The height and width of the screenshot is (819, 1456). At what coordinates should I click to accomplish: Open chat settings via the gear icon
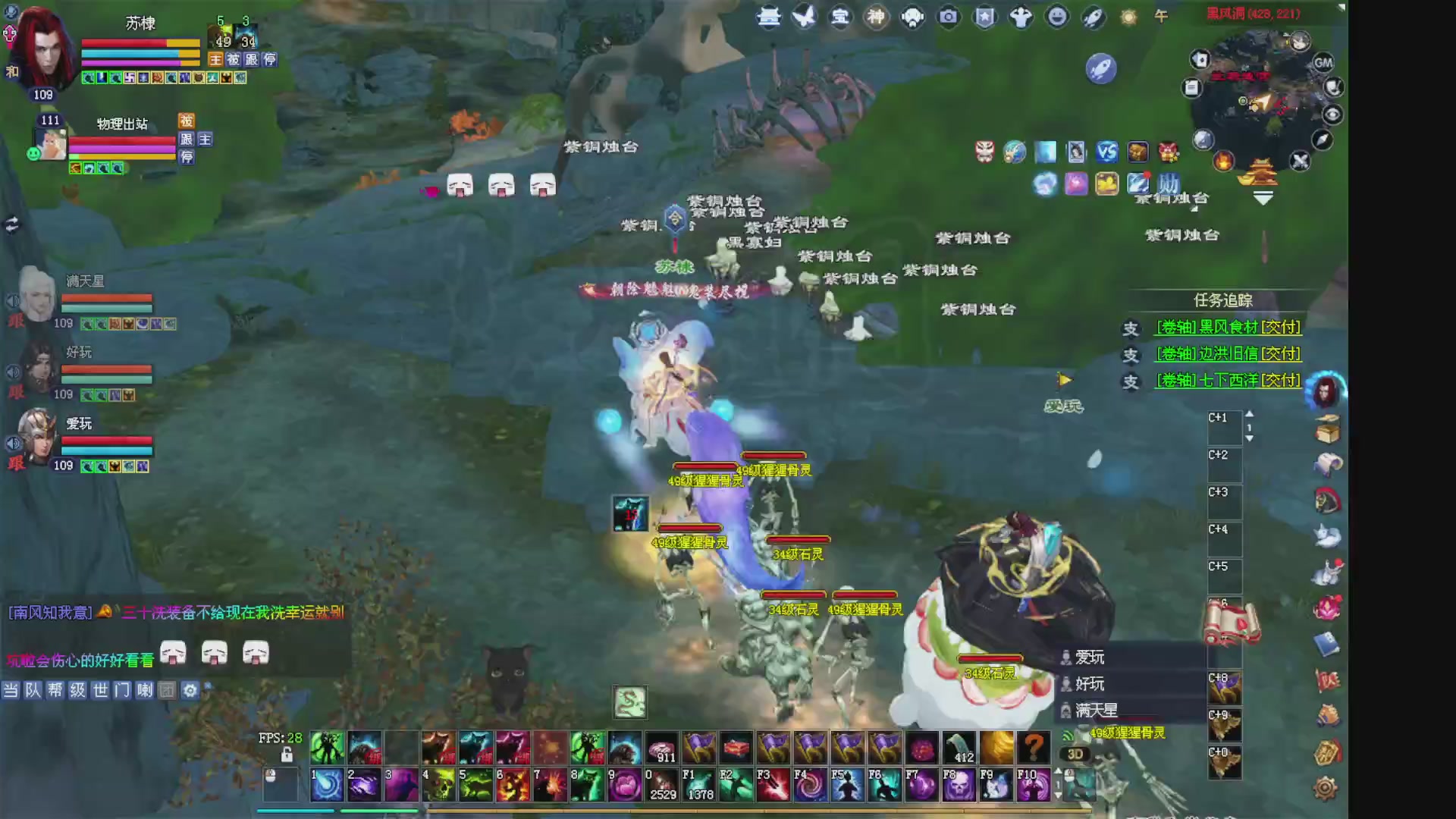[189, 690]
